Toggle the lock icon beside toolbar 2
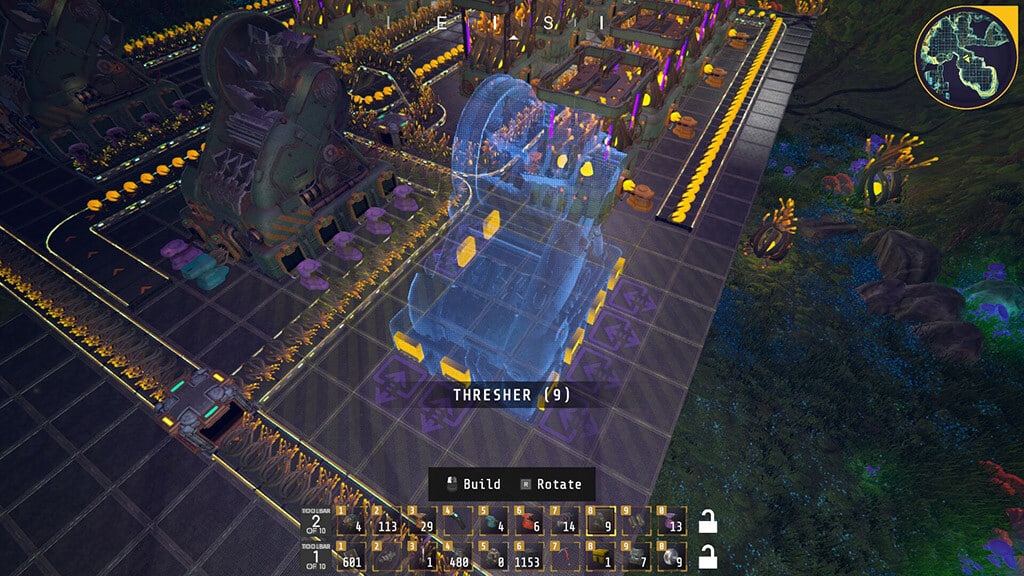Viewport: 1024px width, 576px height. 706,522
